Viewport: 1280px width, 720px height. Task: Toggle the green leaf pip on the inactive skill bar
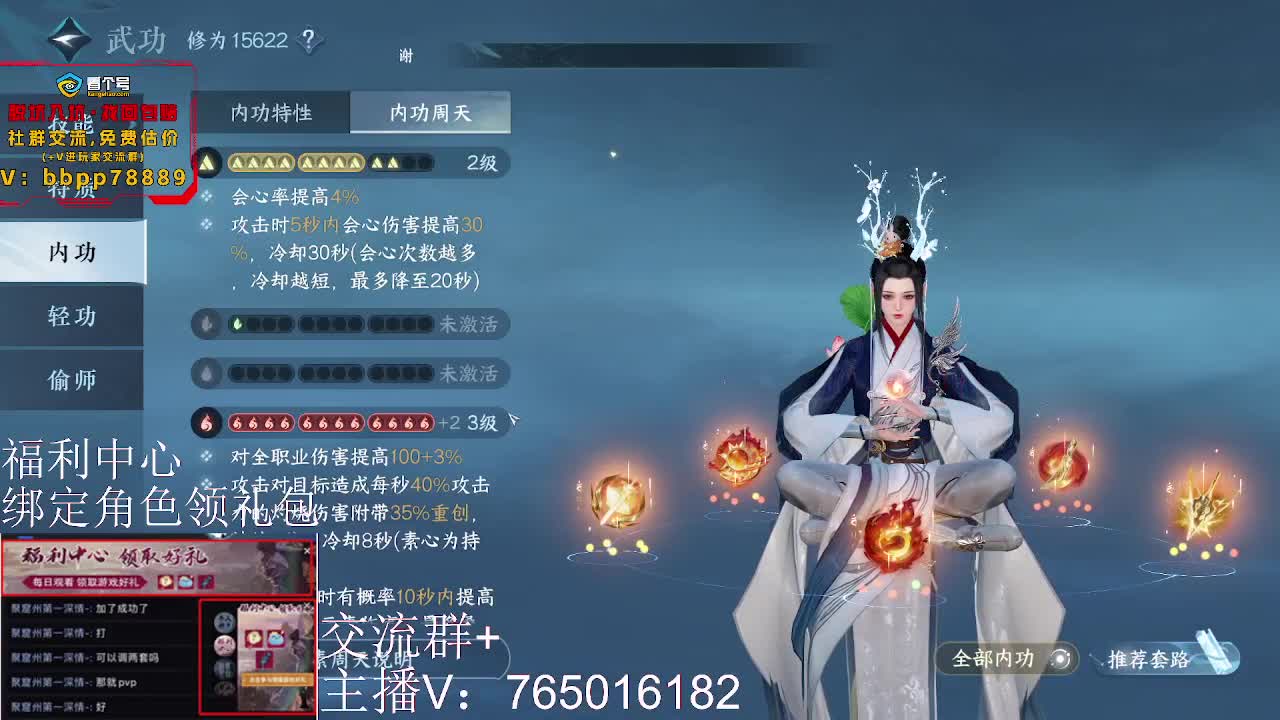238,323
